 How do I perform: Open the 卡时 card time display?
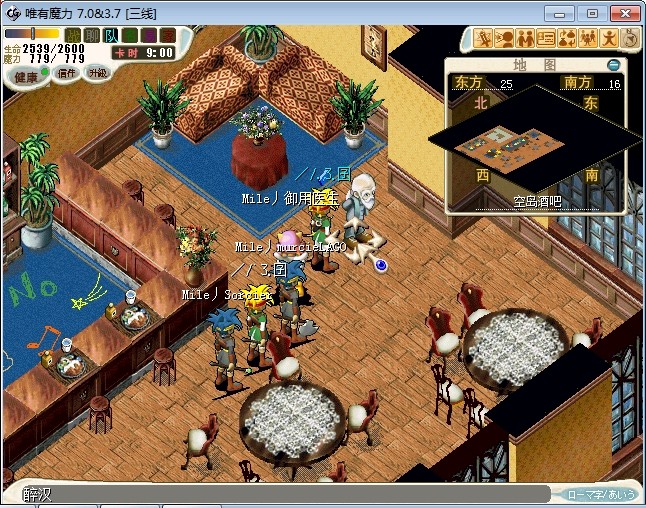(x=142, y=52)
